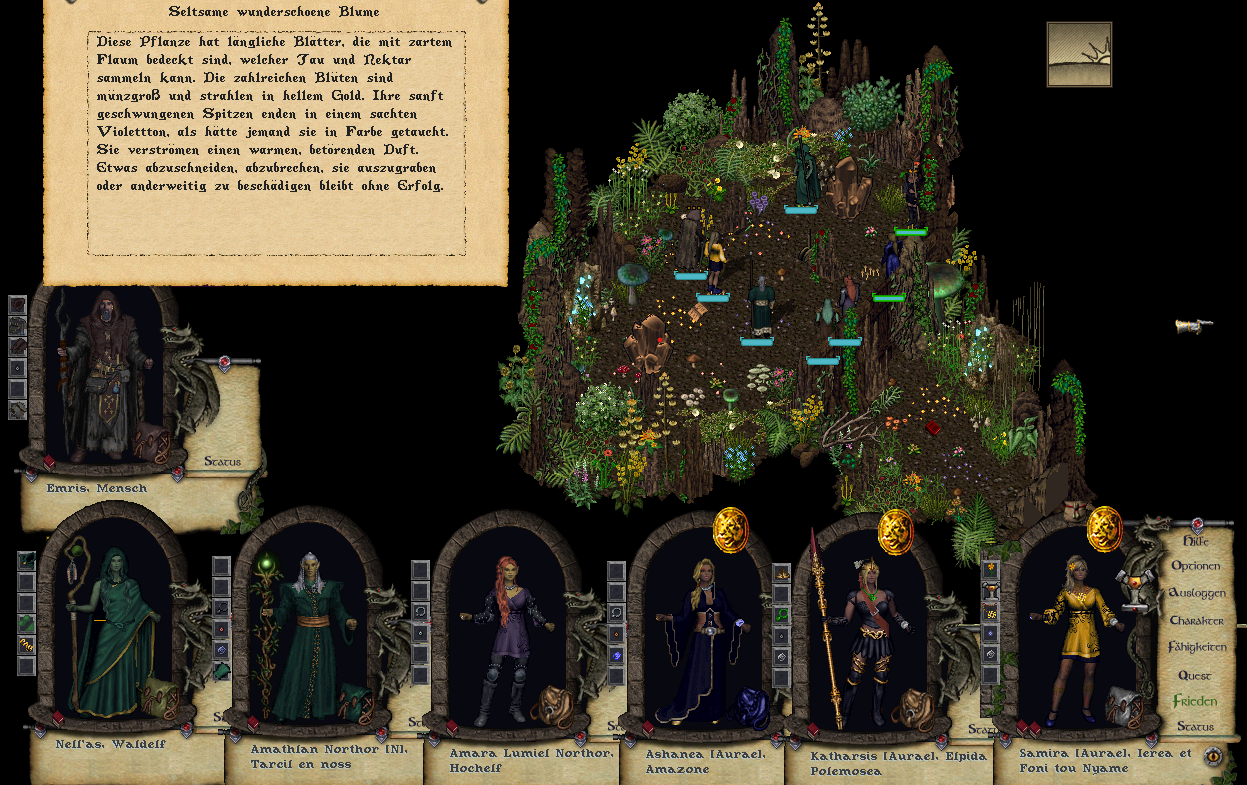Click Status on Emris's paperdoll scroll
This screenshot has height=785, width=1247.
tap(222, 462)
